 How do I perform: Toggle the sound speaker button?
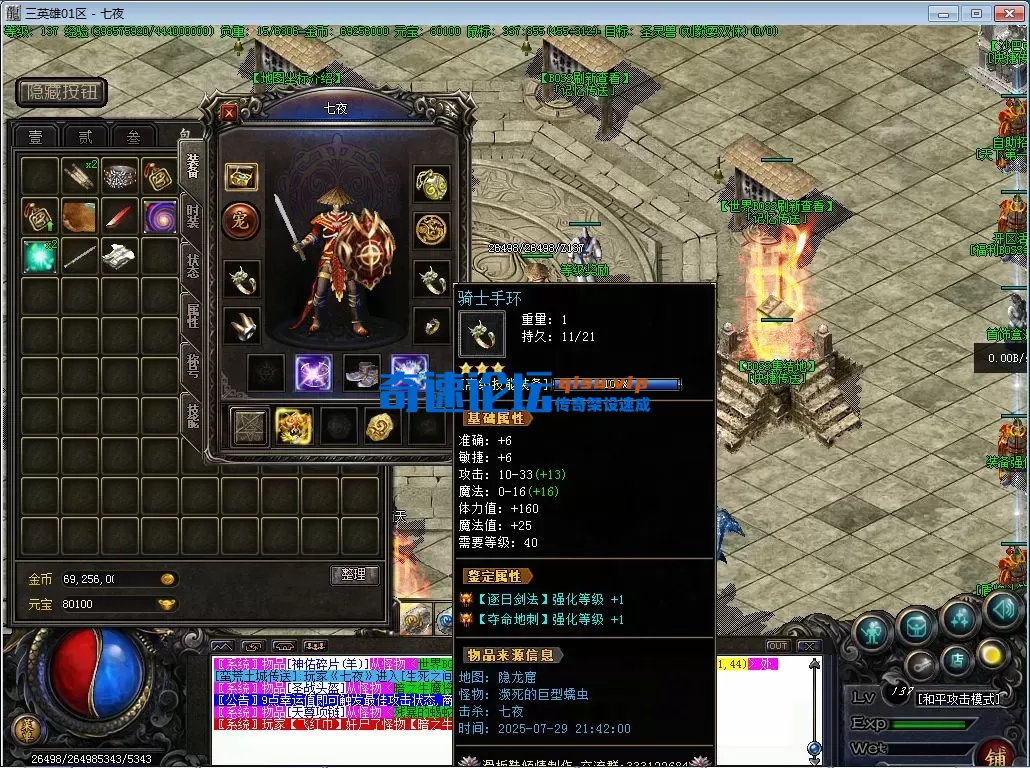(1001, 609)
